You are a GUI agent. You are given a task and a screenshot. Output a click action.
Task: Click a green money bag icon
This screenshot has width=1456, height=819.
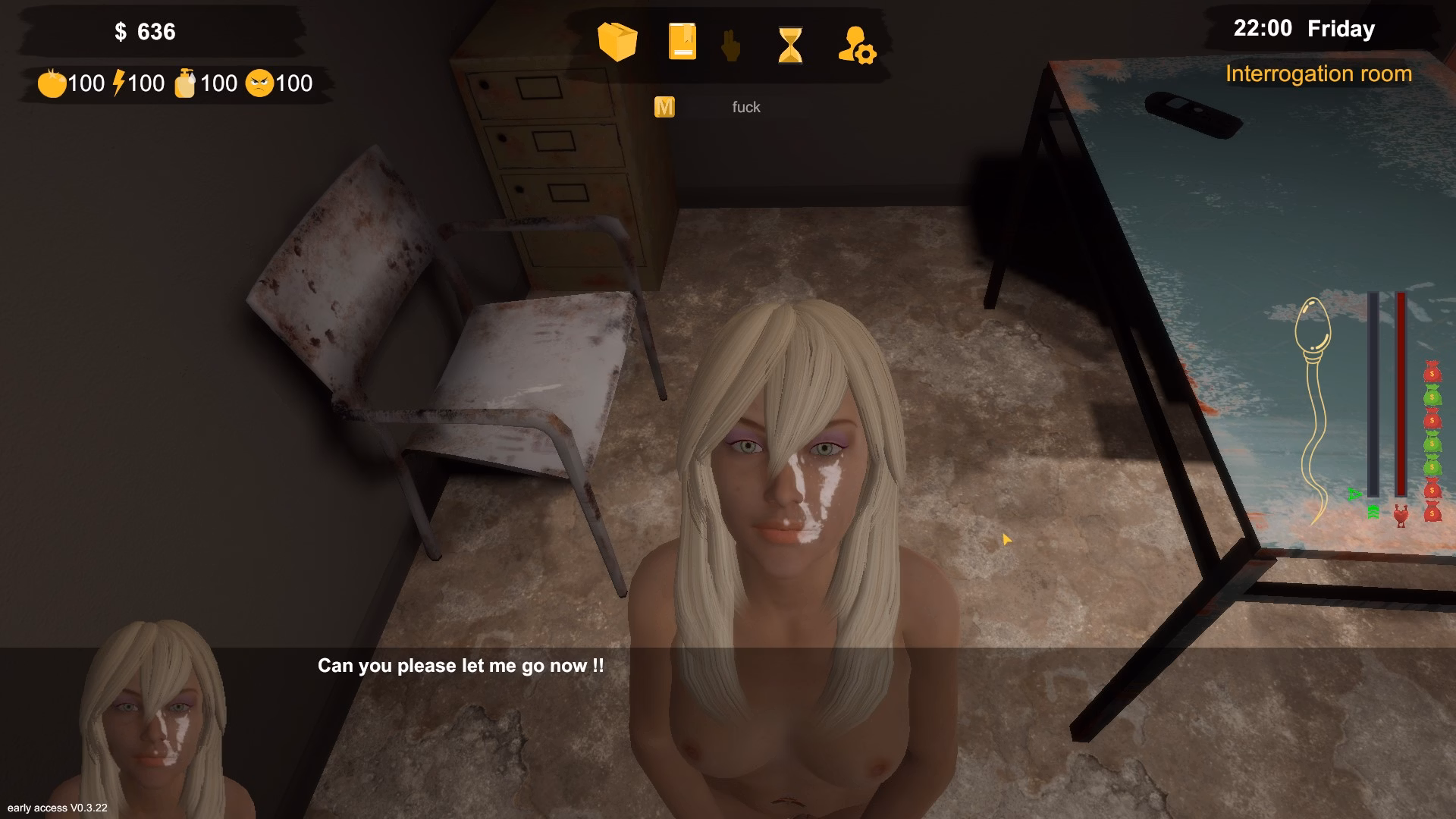point(1432,394)
